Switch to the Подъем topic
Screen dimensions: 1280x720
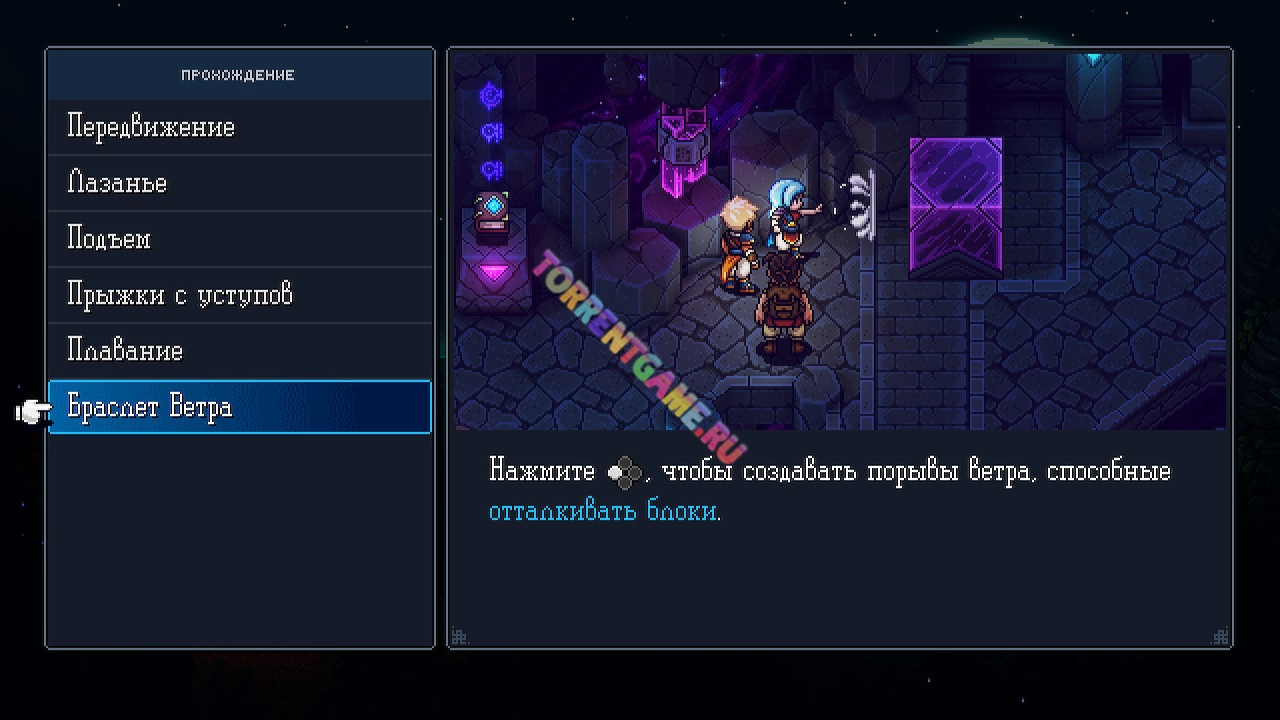108,239
